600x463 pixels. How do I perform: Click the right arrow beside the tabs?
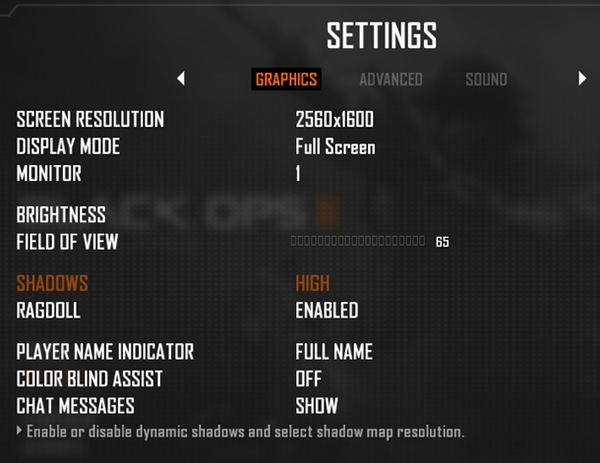[x=582, y=78]
